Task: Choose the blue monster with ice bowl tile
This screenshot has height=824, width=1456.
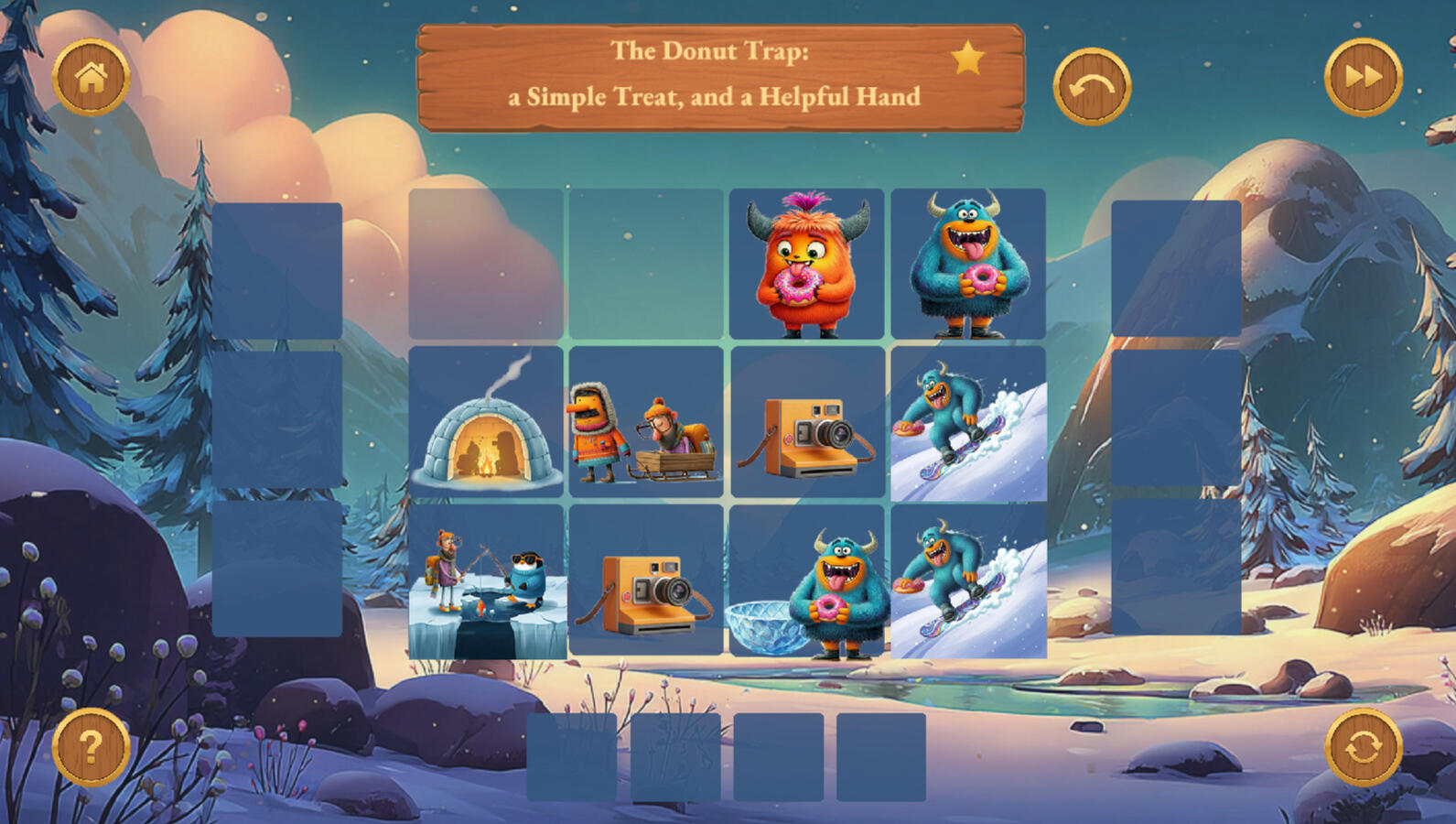Action: 806,581
